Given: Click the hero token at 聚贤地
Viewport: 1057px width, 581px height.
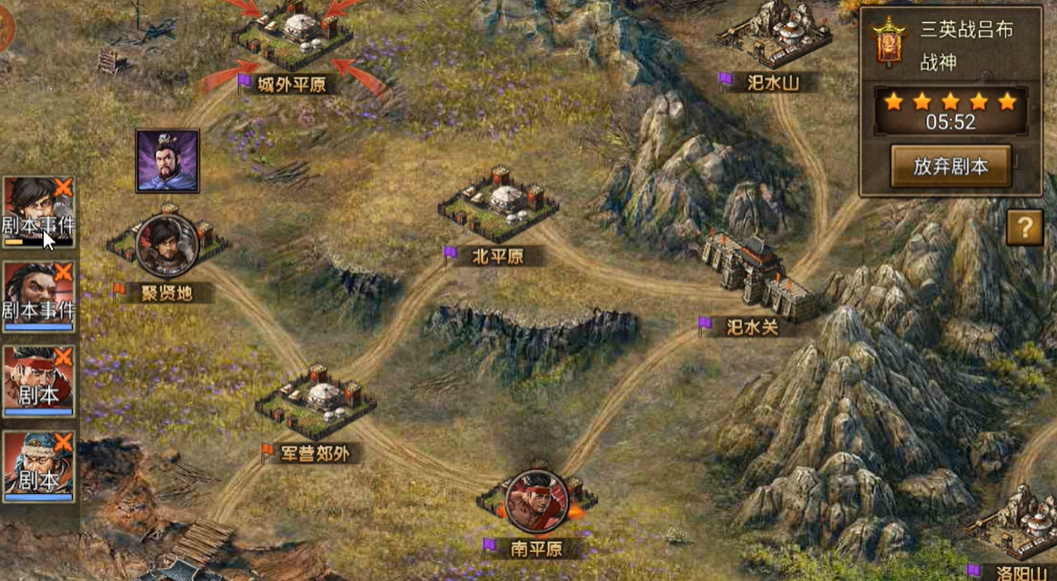Looking at the screenshot, I should (166, 245).
